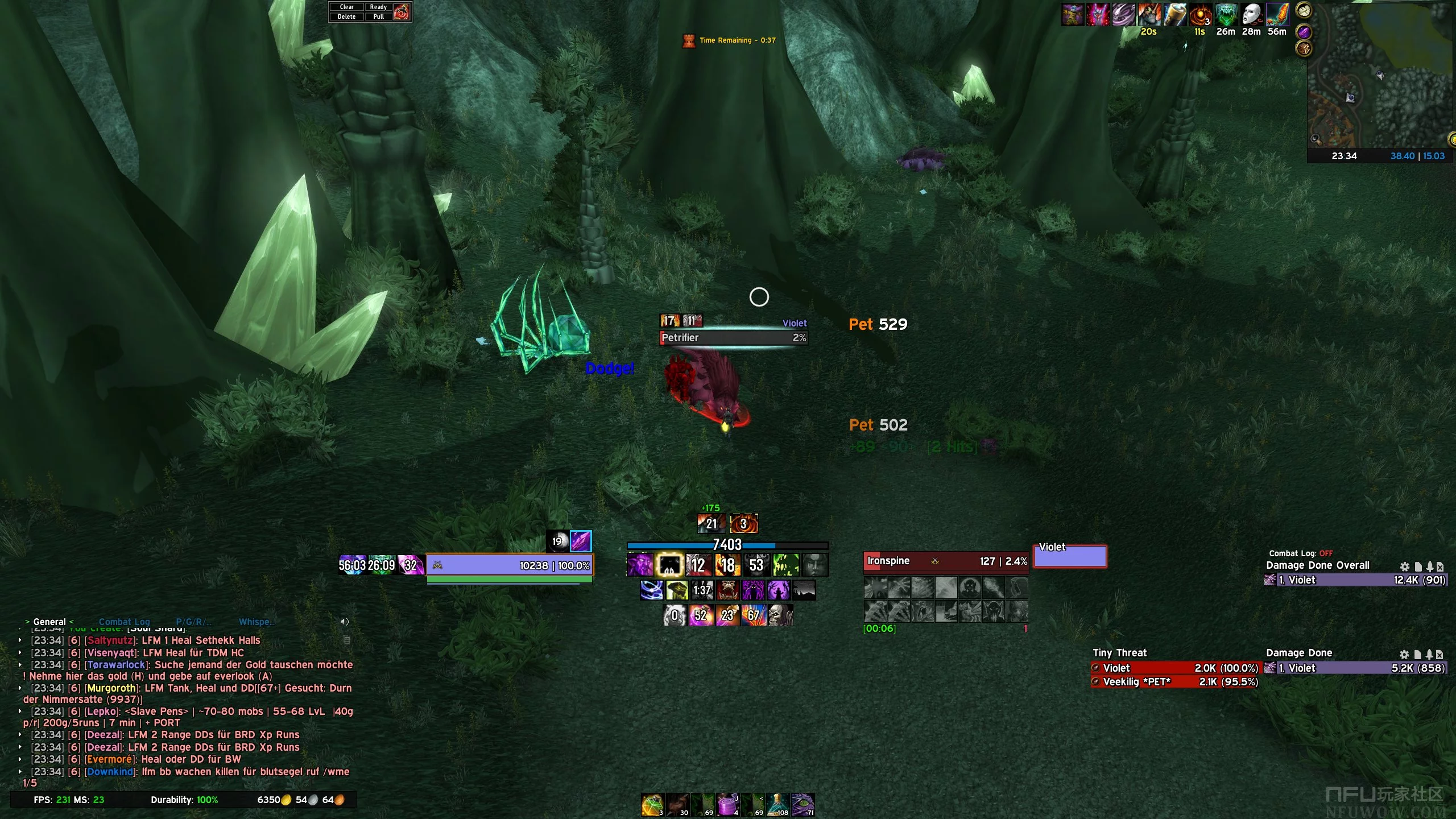Click the Delete button in the raid tool

[346, 16]
